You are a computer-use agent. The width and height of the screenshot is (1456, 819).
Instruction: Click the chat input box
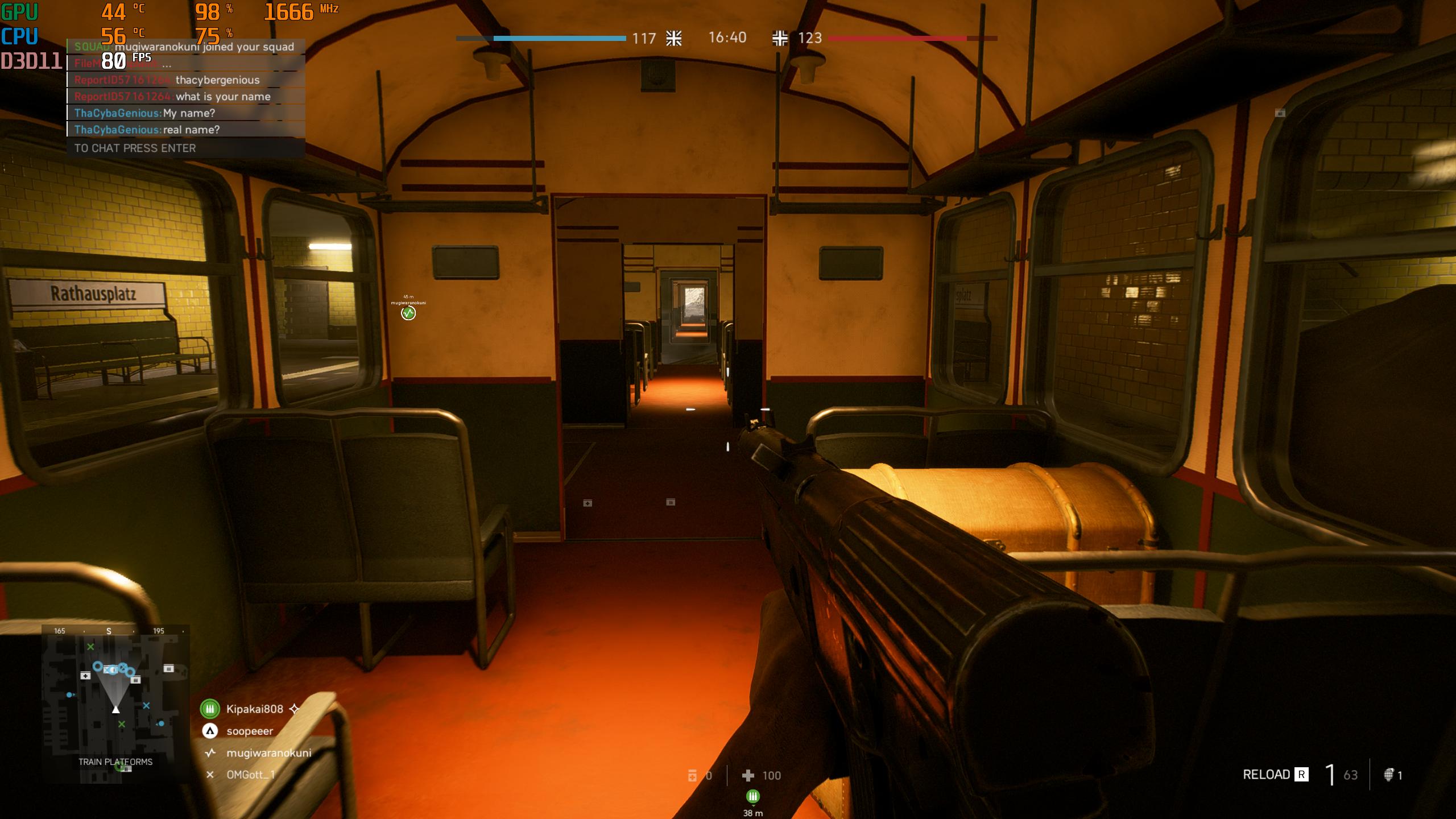[x=186, y=148]
